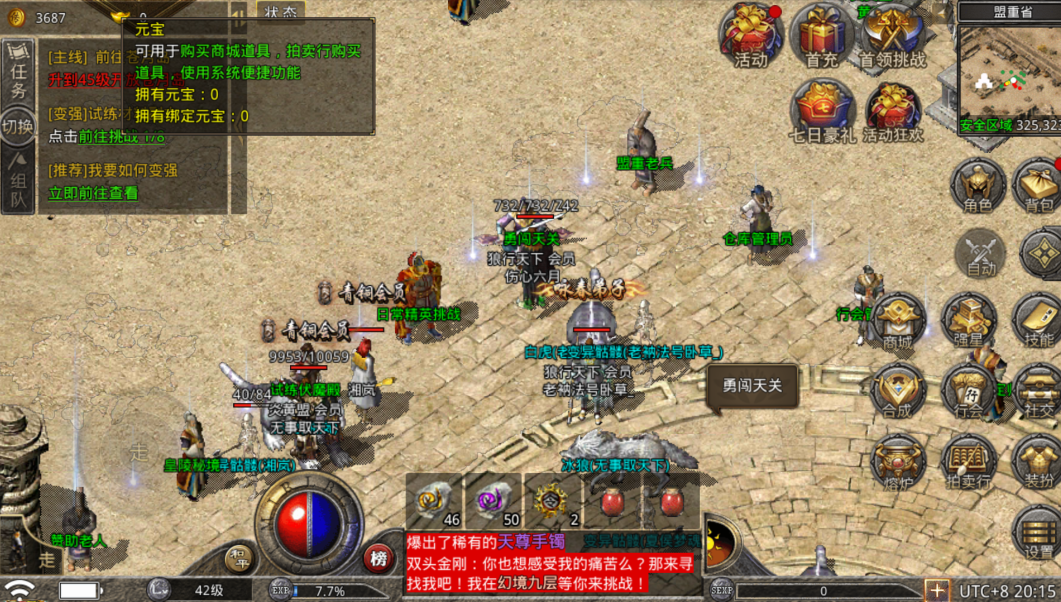
Task: Enter the 首领挑战 boss challenge
Action: click(x=893, y=35)
